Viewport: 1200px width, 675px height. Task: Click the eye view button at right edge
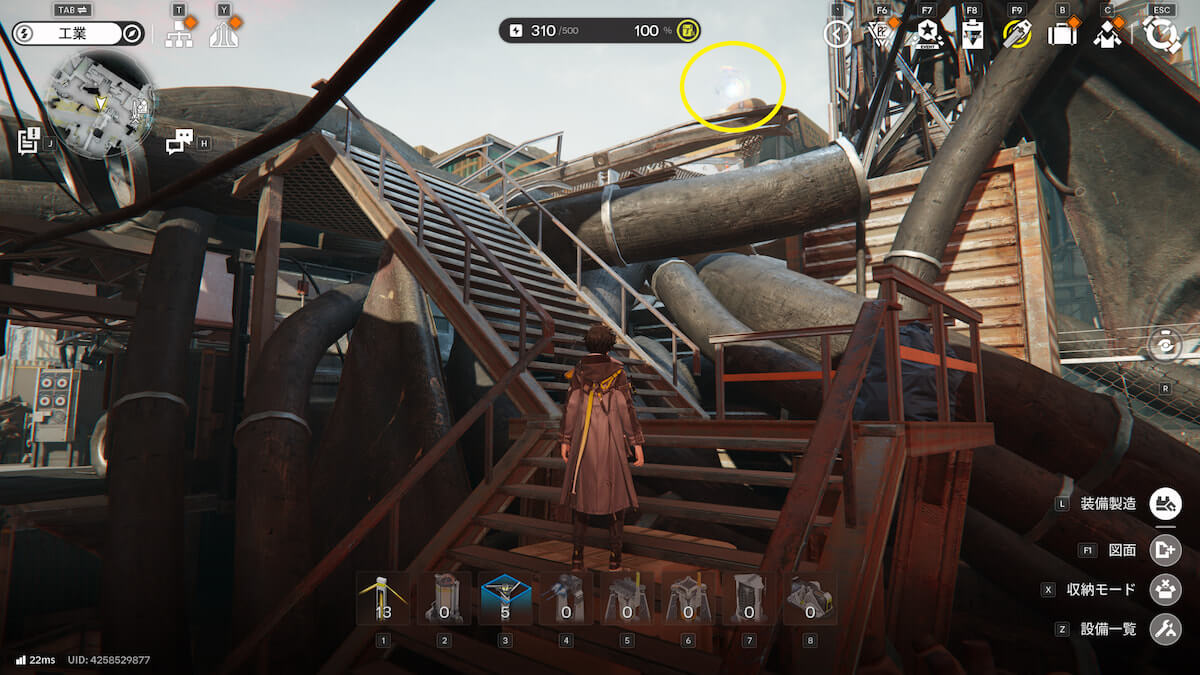[1166, 345]
